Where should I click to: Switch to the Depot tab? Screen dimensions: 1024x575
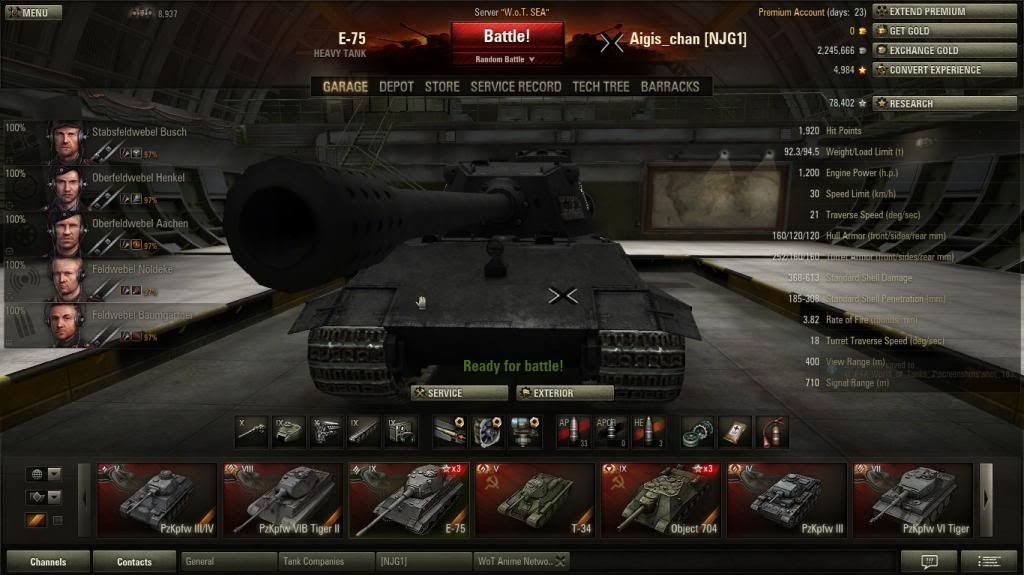tap(396, 87)
